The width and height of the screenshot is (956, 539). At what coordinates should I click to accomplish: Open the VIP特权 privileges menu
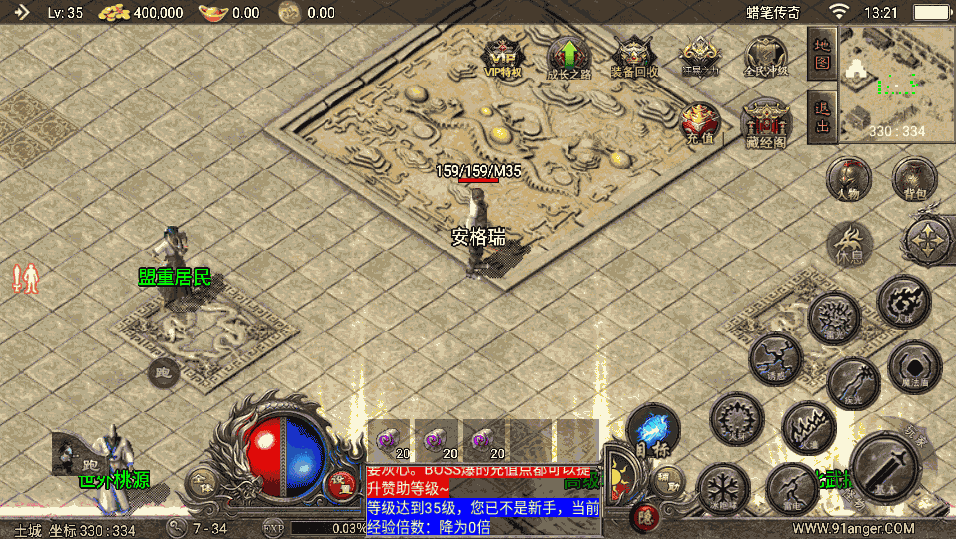point(503,57)
